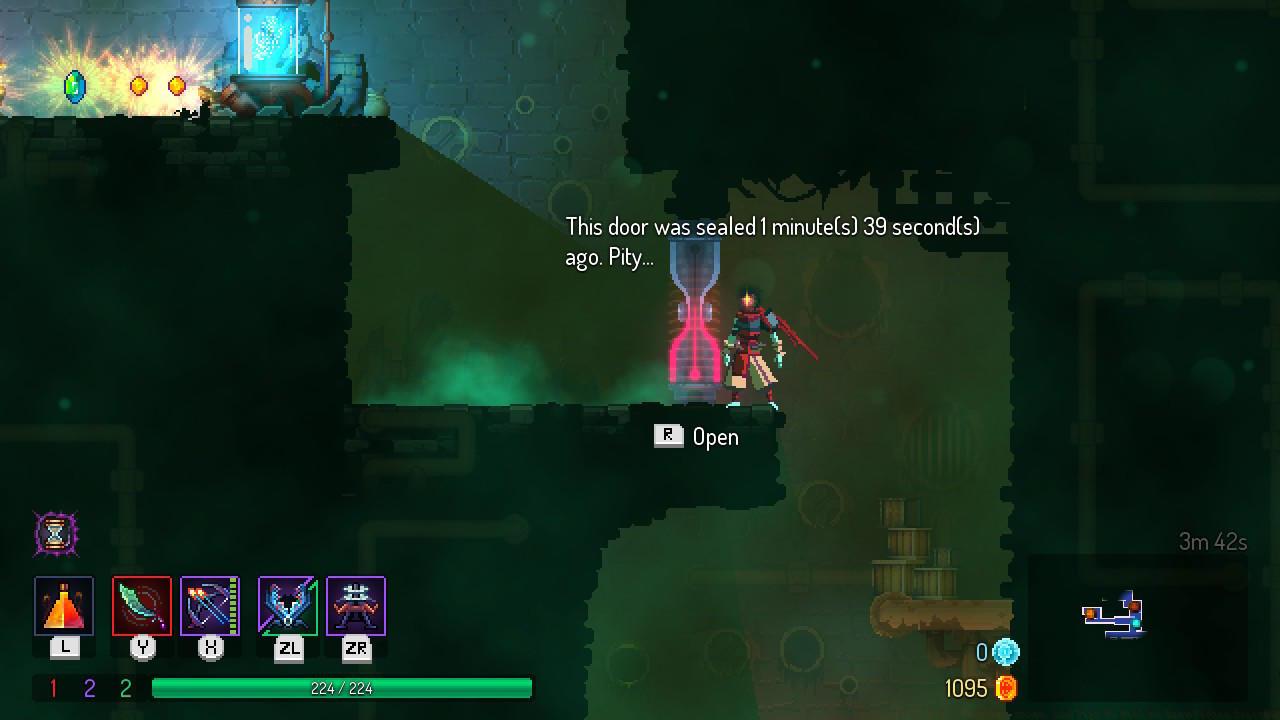The image size is (1280, 720).
Task: Switch to the run timer showing 3m 42s
Action: 1211,539
